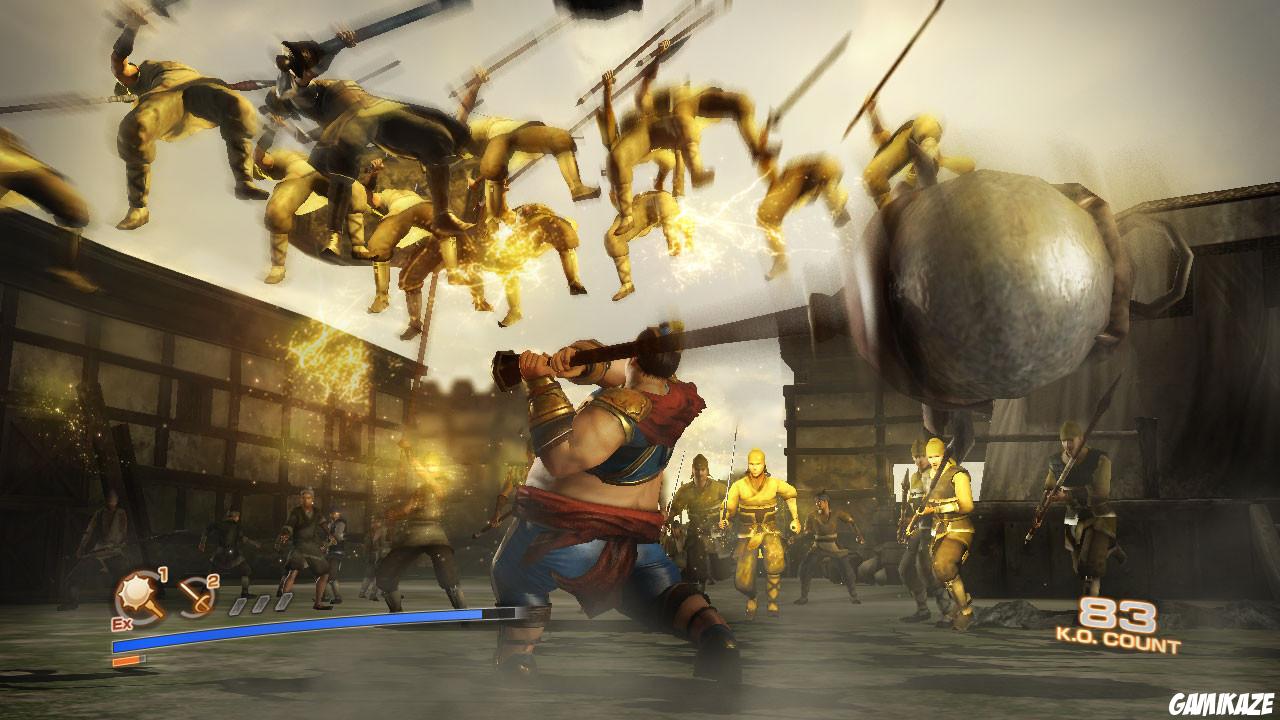Click the third Musou gauge segment

283,603
